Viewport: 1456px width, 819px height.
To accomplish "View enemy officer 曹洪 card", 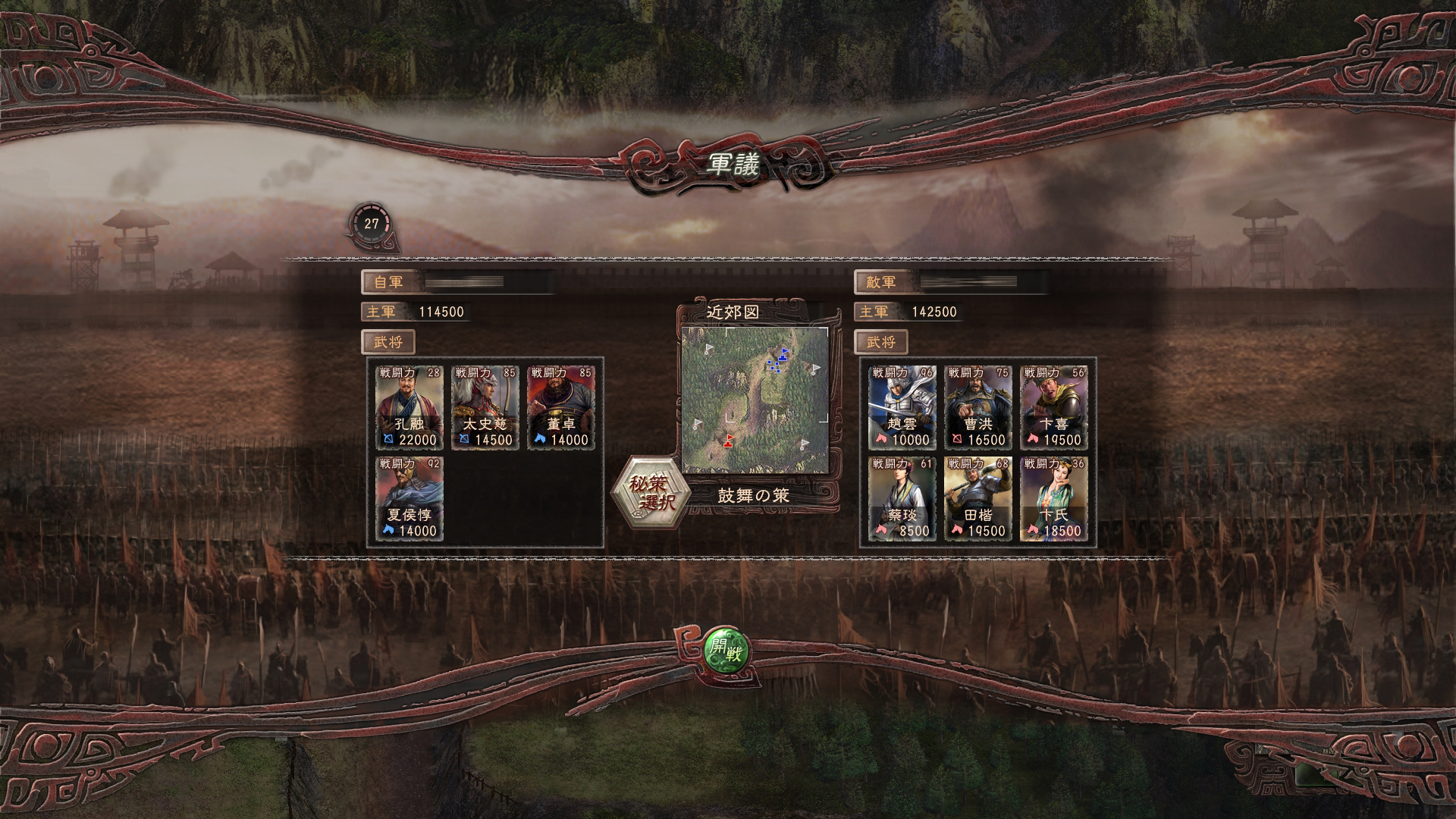I will [978, 407].
